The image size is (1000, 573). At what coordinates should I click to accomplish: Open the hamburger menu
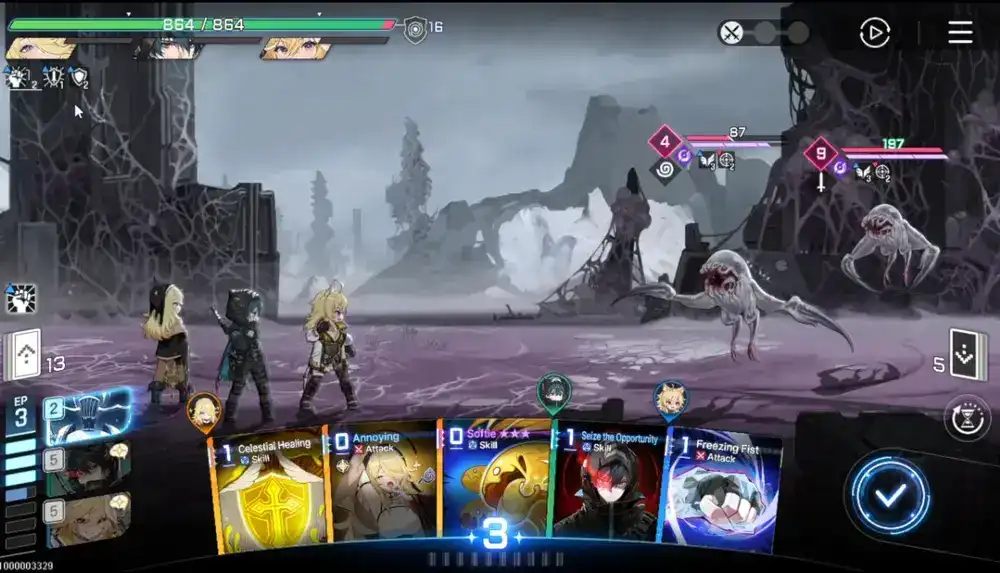click(x=960, y=32)
